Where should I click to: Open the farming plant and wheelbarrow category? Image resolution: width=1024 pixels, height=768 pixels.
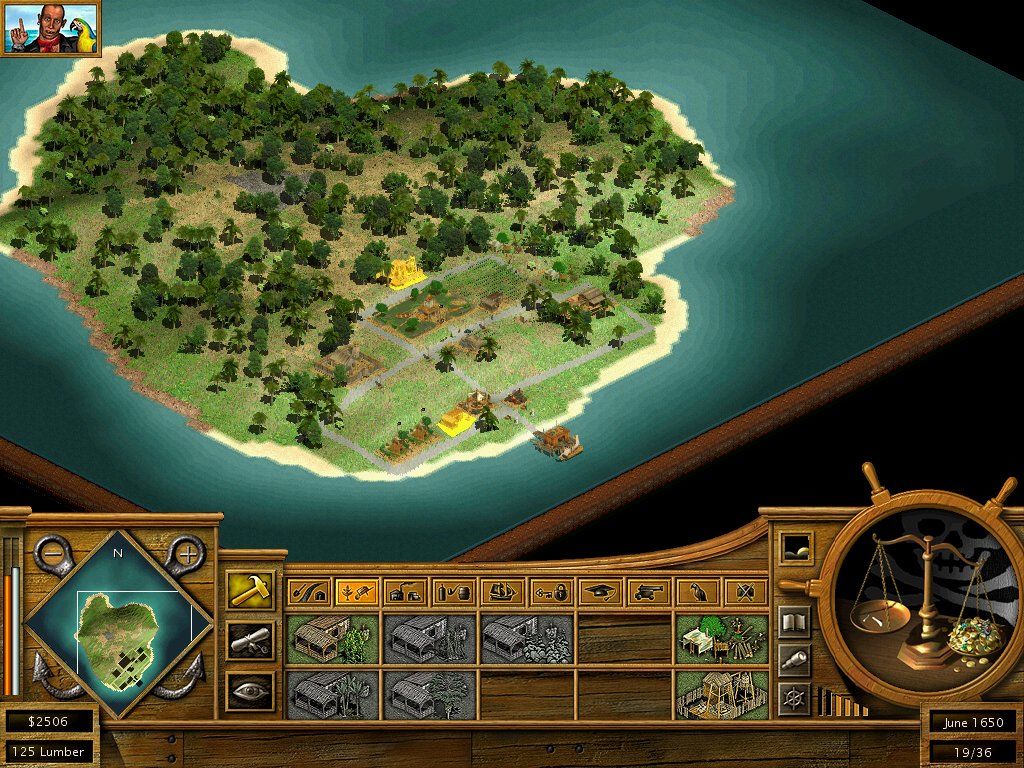356,593
